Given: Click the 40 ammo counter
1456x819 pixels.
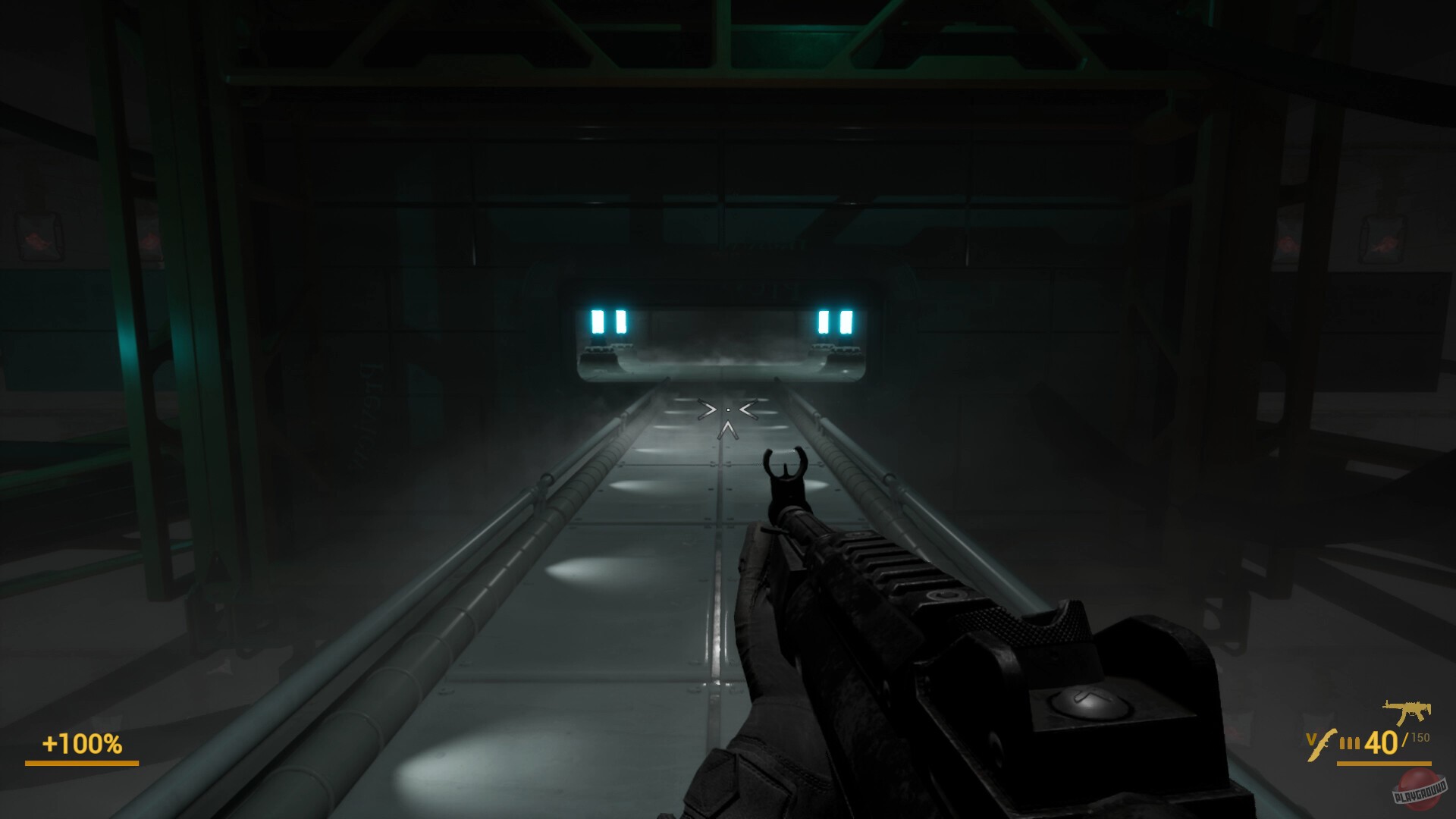Looking at the screenshot, I should [x=1382, y=742].
